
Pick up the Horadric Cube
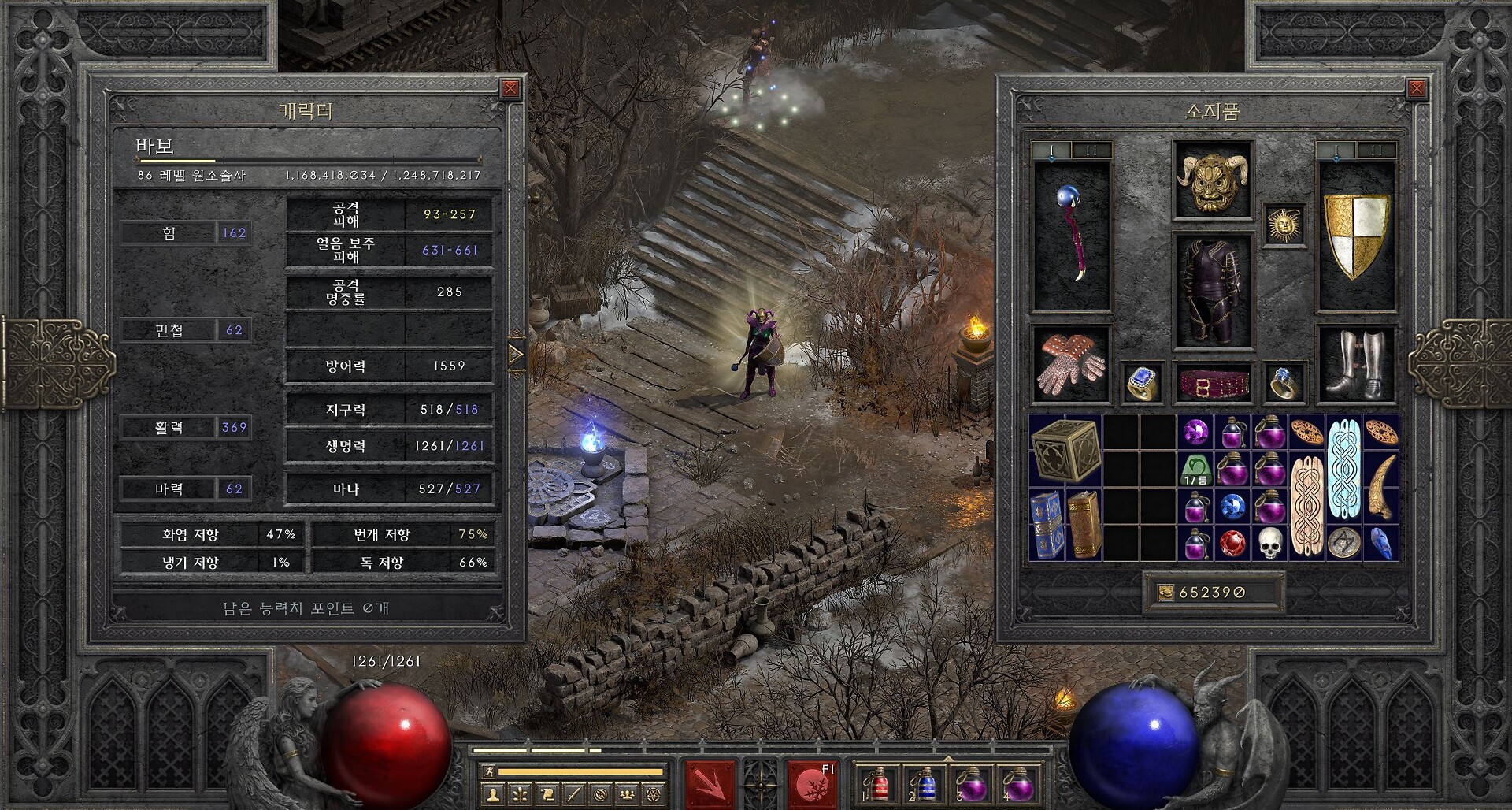click(x=1065, y=451)
